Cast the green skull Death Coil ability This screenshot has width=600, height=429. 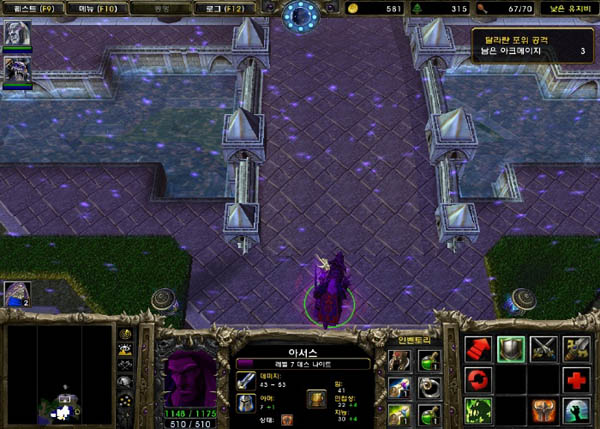[477, 410]
